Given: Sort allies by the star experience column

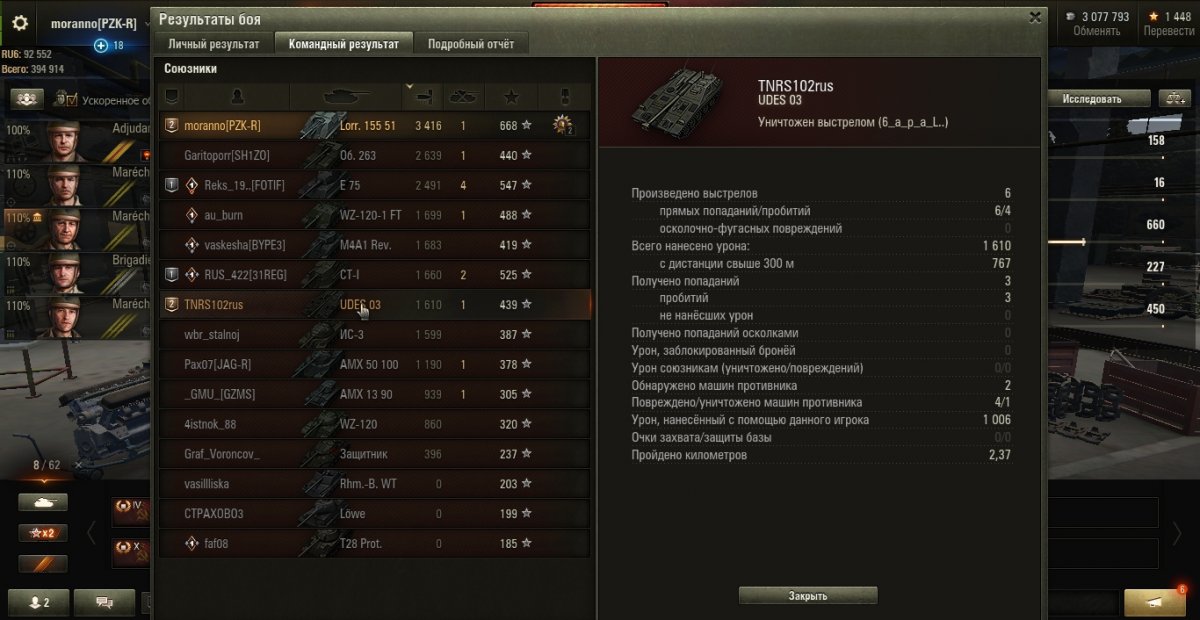Looking at the screenshot, I should tap(512, 97).
